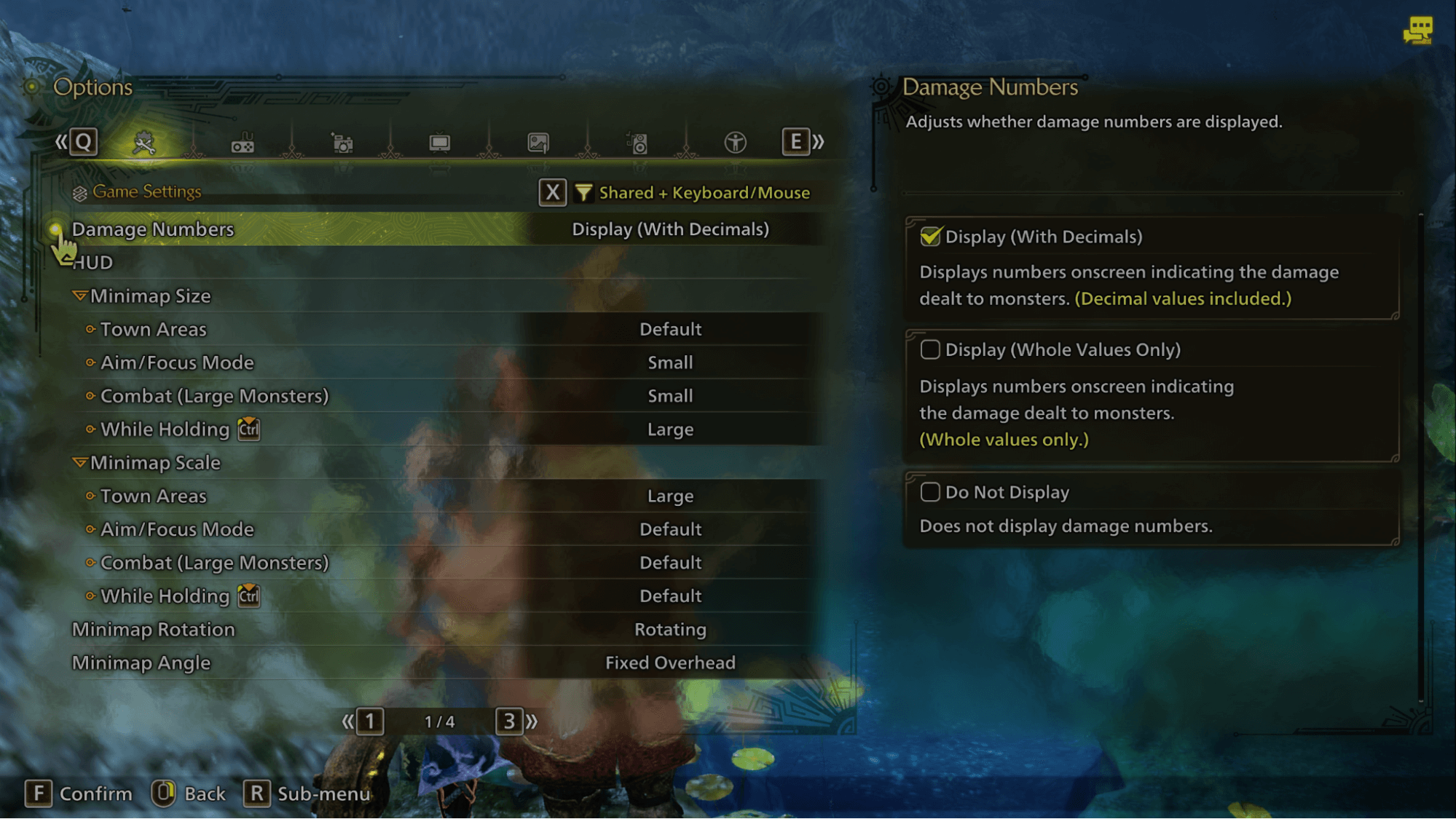Open the Controls tab with gamepad icon
The image size is (1456, 819).
[243, 143]
